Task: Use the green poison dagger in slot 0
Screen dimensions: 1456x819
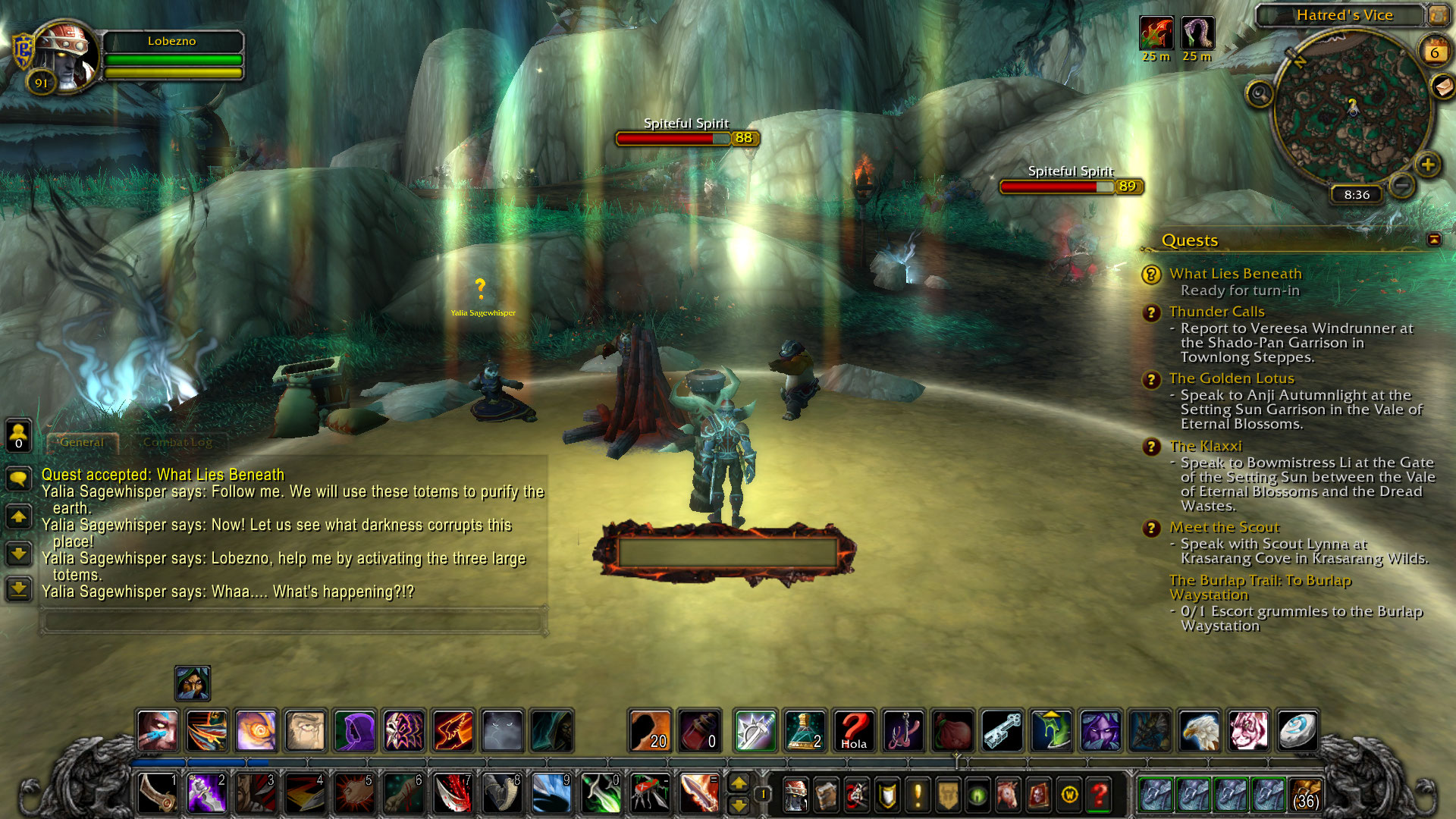Action: point(601,794)
